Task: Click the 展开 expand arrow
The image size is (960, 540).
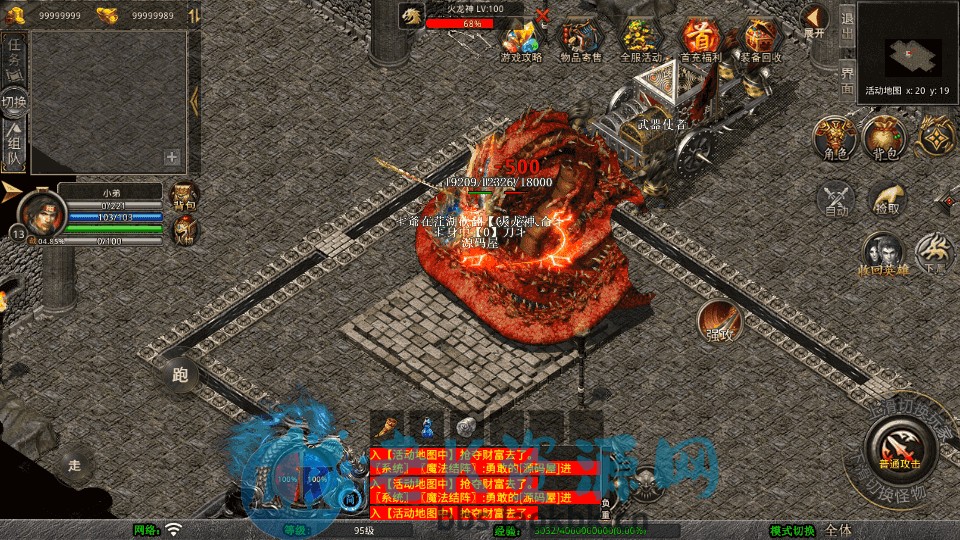Action: pos(816,21)
